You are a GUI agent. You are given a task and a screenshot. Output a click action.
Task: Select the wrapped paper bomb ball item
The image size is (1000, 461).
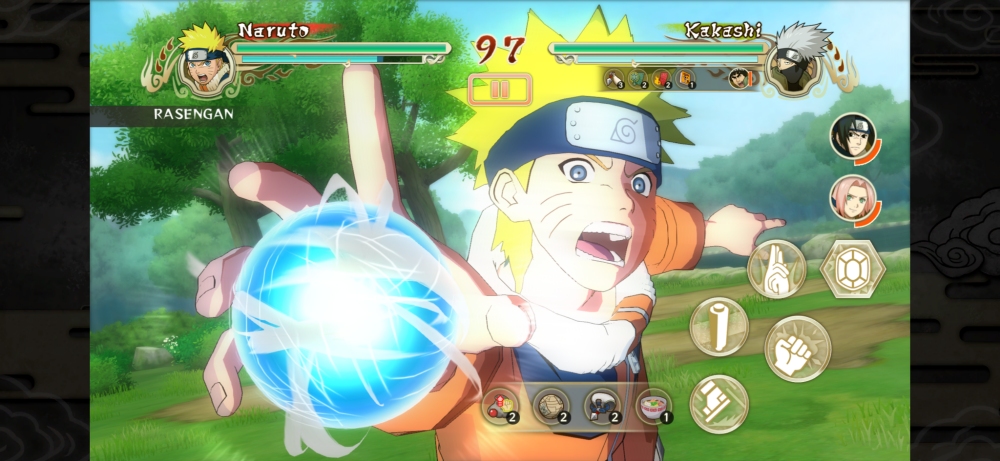[x=551, y=406]
